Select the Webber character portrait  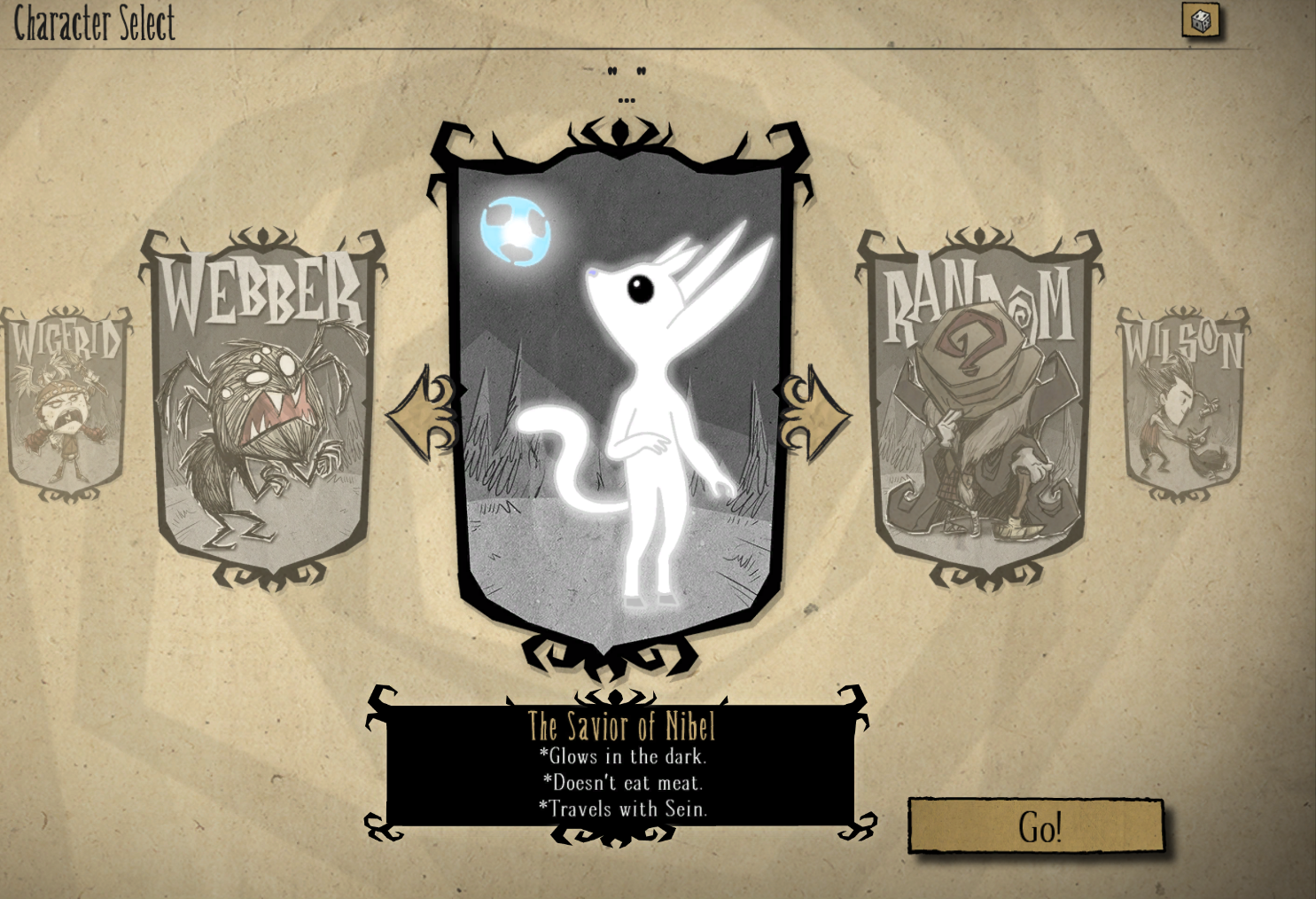coord(263,409)
